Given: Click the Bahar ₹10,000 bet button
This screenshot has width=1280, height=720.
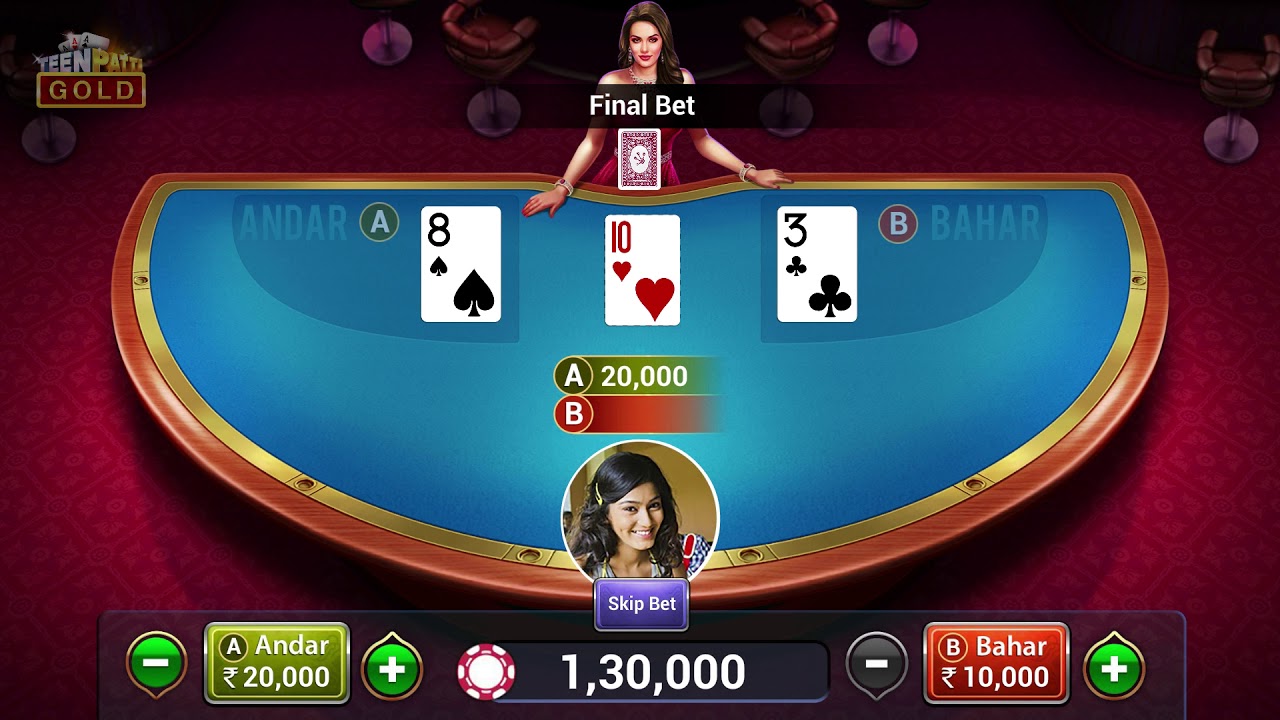Looking at the screenshot, I should [994, 662].
